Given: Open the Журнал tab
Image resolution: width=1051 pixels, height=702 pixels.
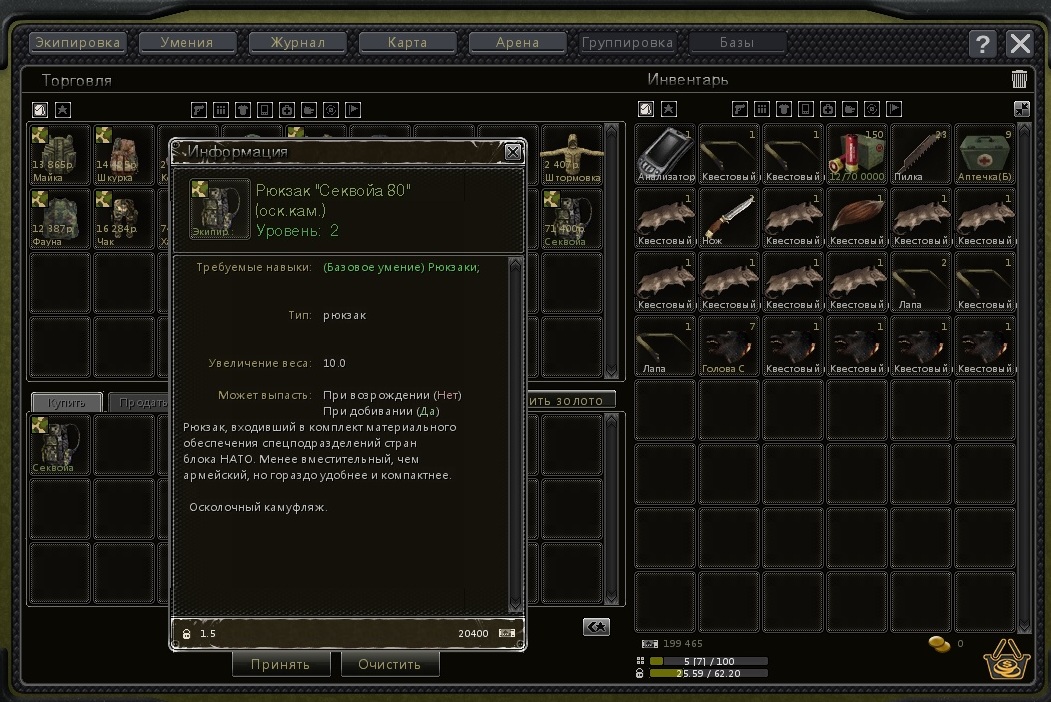Looking at the screenshot, I should point(298,43).
